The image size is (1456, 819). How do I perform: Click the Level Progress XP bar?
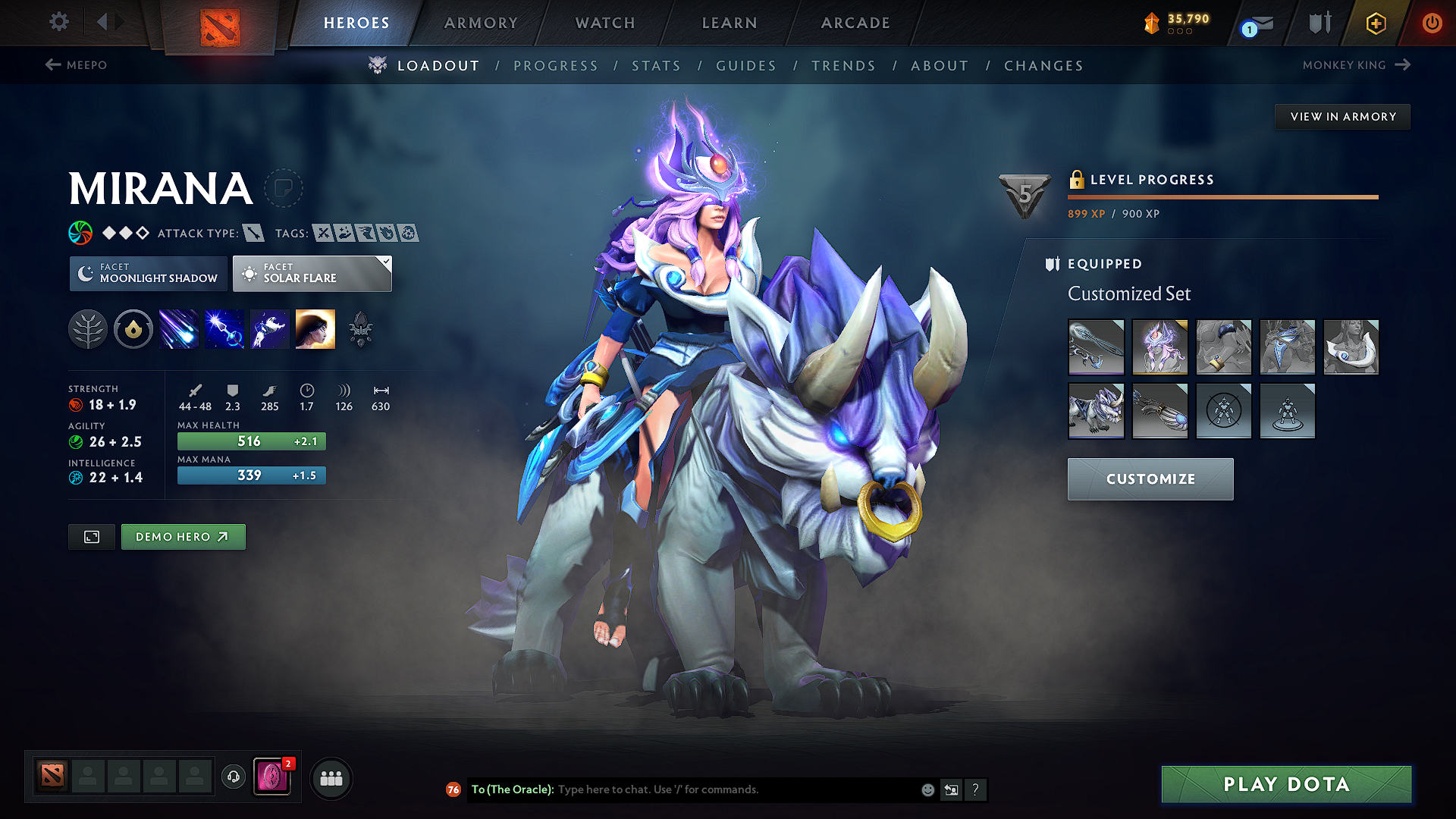[1222, 196]
